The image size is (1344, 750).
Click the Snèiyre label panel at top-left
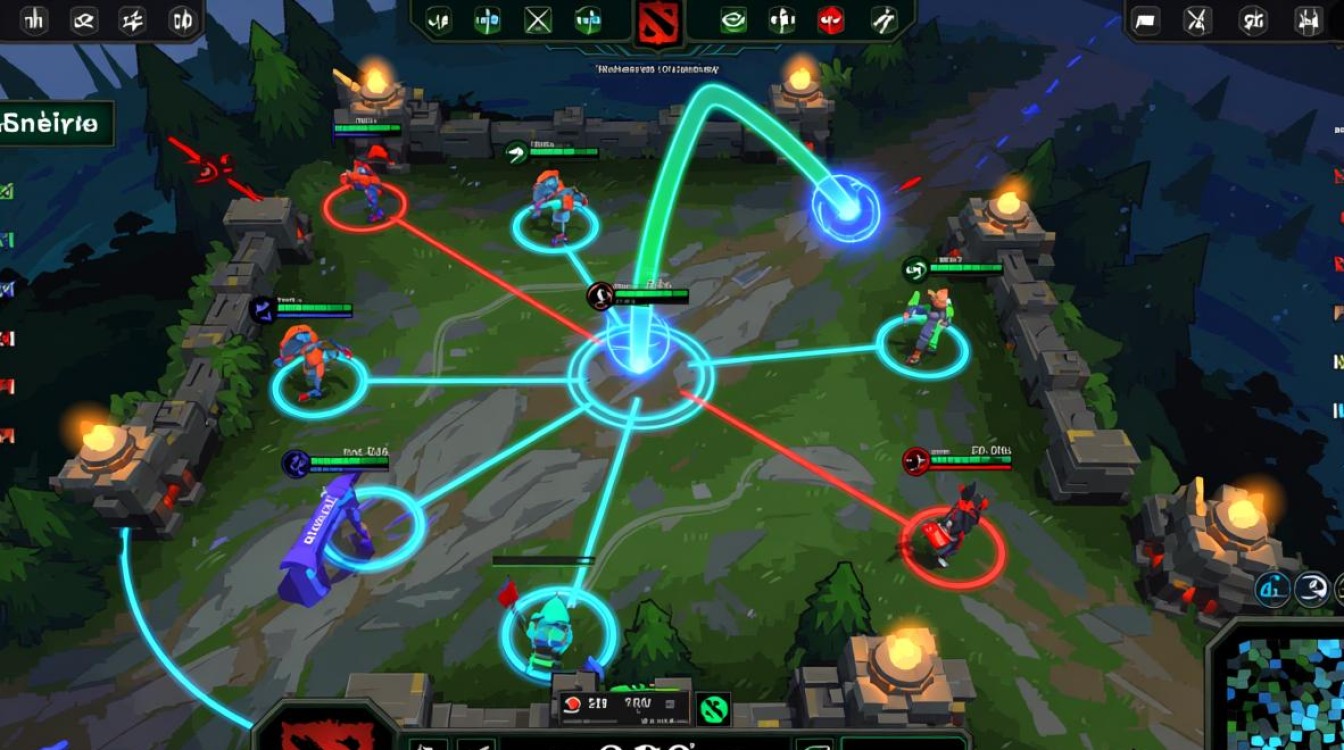55,126
